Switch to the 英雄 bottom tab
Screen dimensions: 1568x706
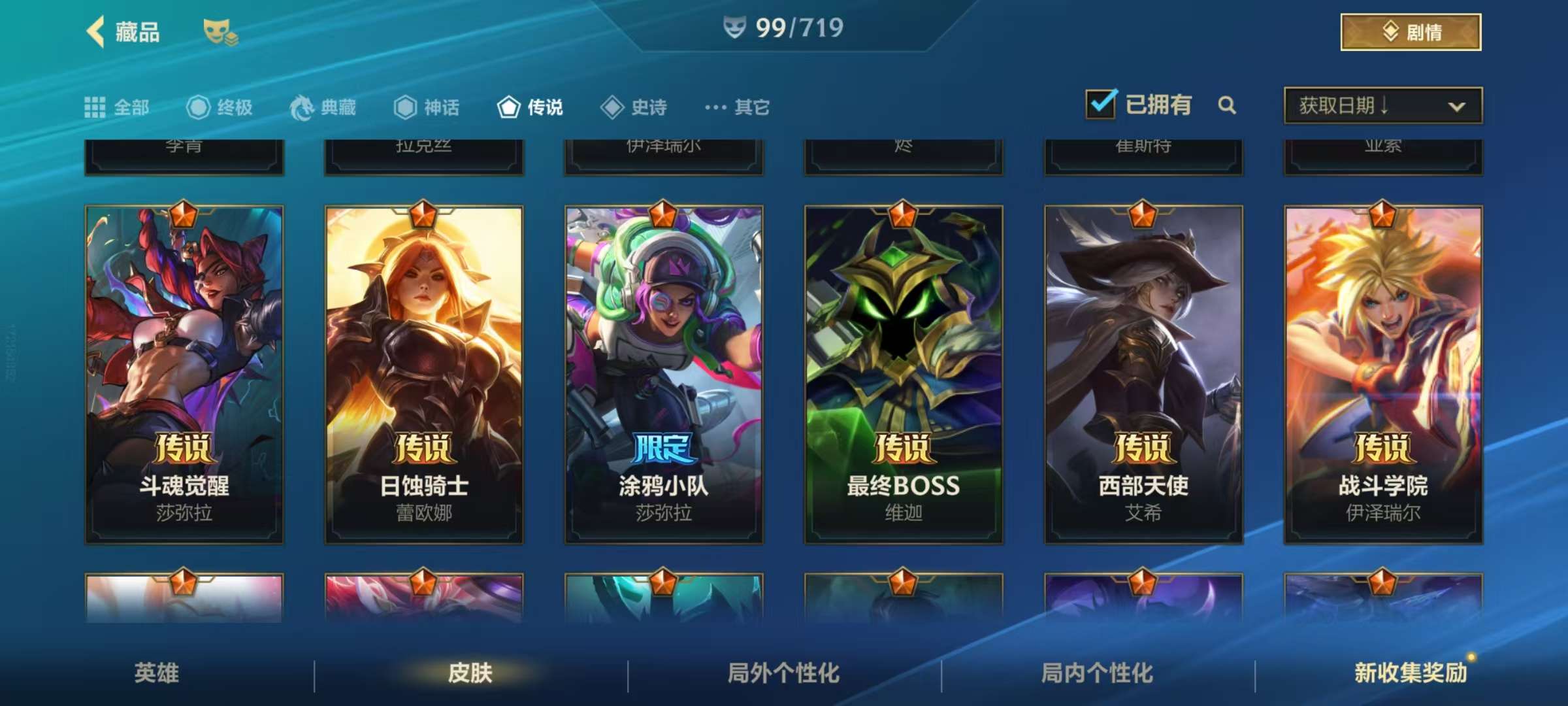pyautogui.click(x=157, y=673)
